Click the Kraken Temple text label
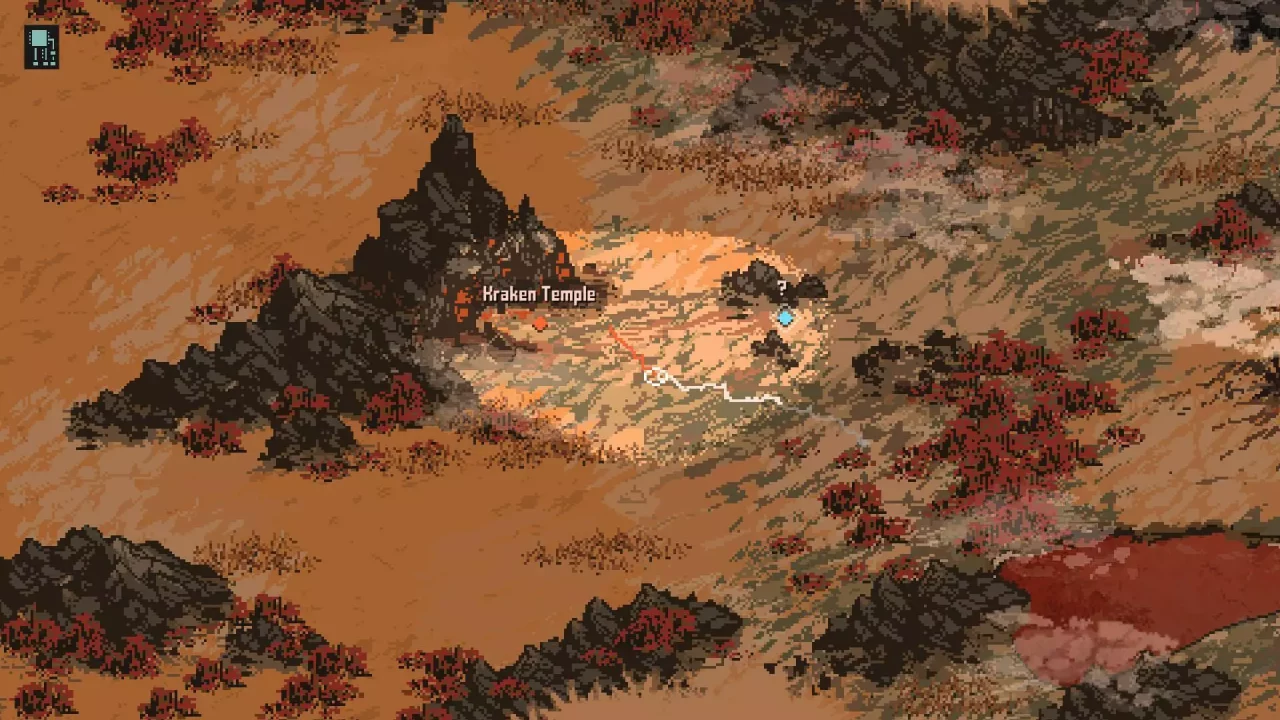 [x=540, y=295]
